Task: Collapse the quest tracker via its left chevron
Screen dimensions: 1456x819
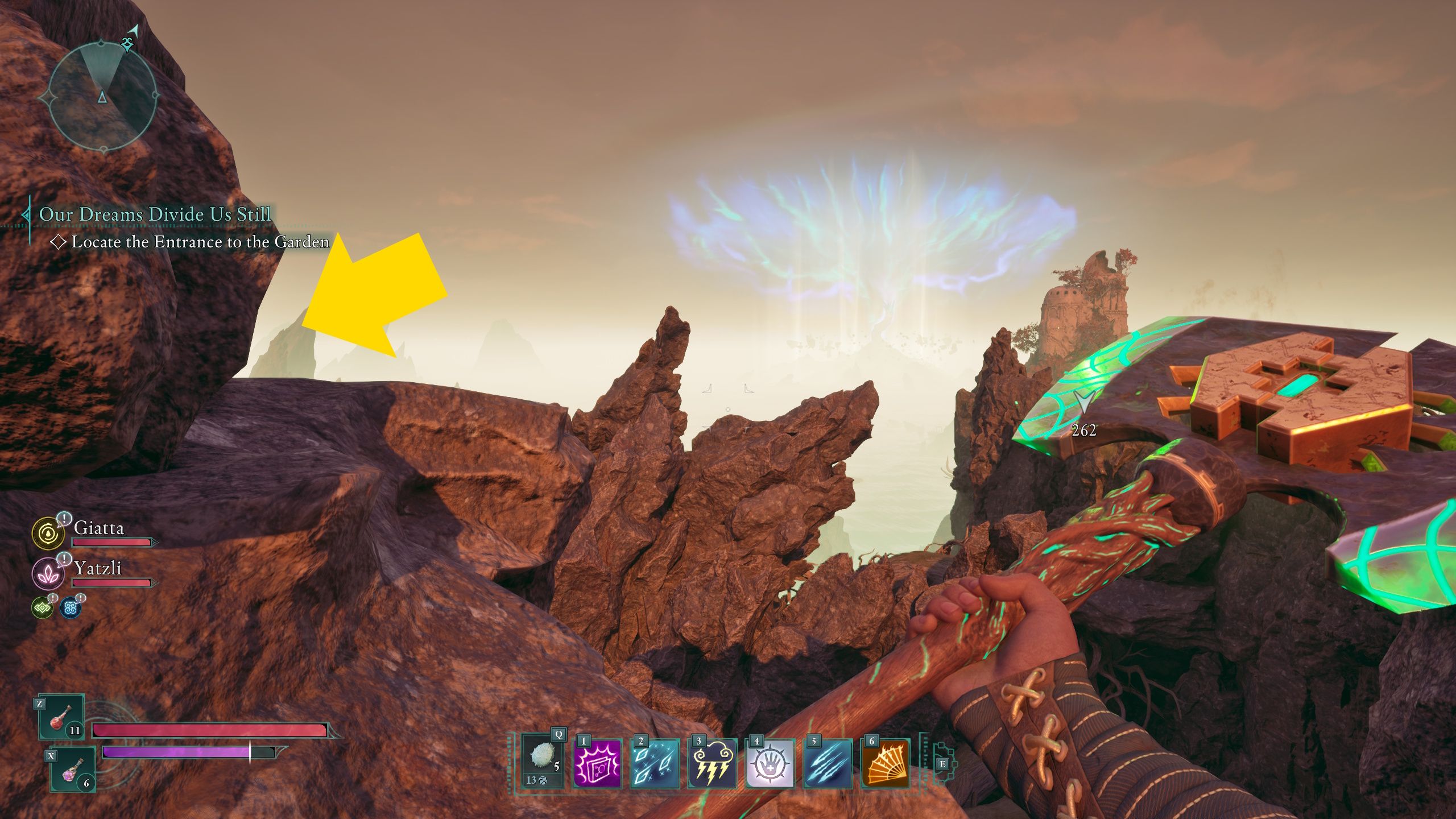Action: (26, 215)
